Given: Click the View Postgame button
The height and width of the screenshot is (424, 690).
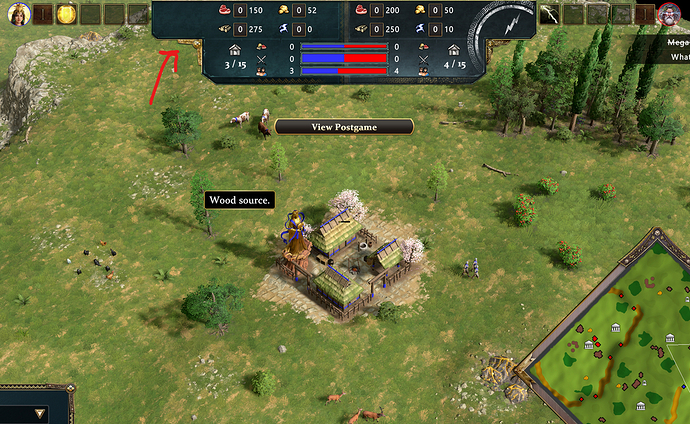Looking at the screenshot, I should point(344,127).
